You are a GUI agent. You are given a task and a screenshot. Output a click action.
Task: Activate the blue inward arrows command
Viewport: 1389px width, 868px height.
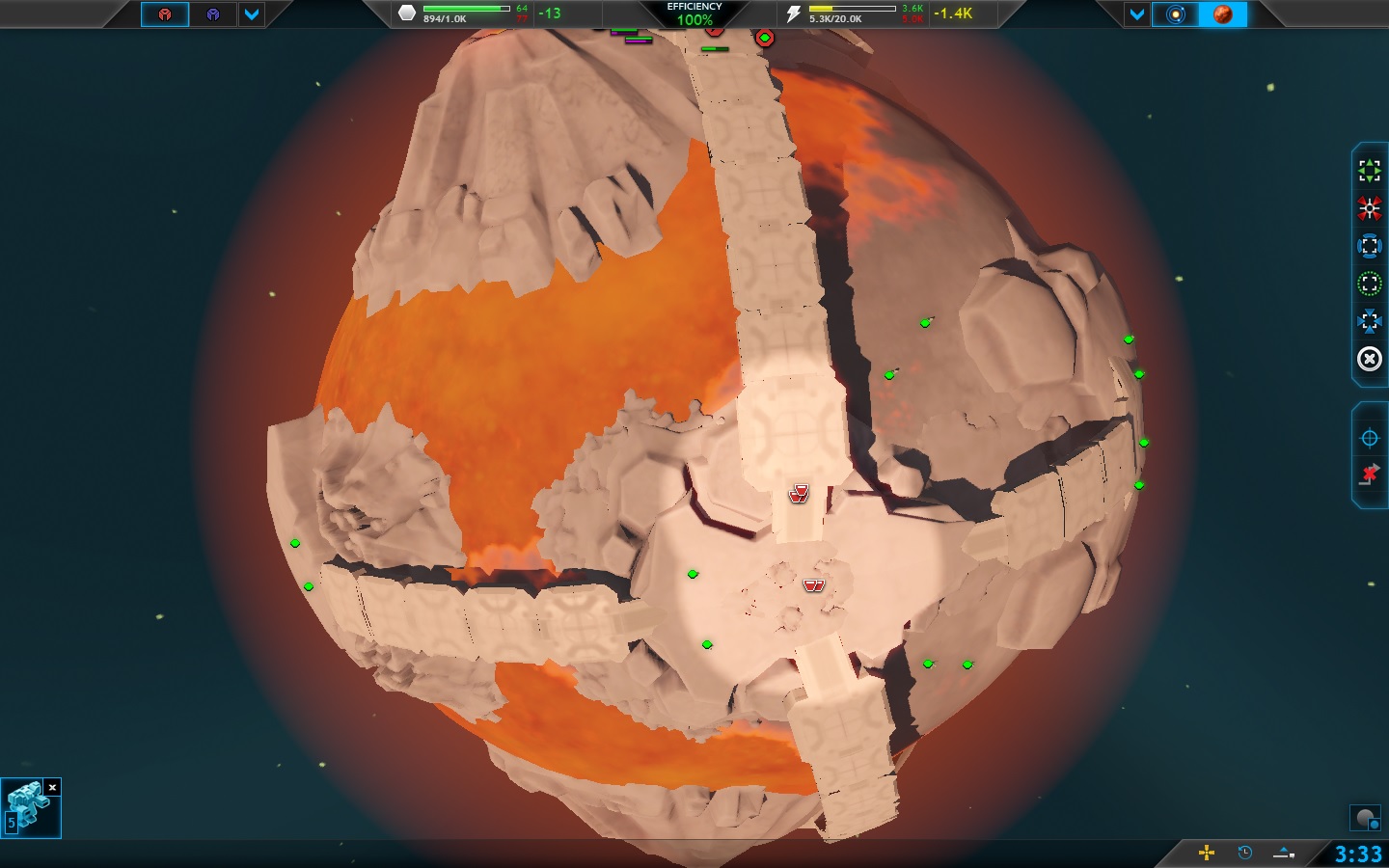pos(1369,321)
